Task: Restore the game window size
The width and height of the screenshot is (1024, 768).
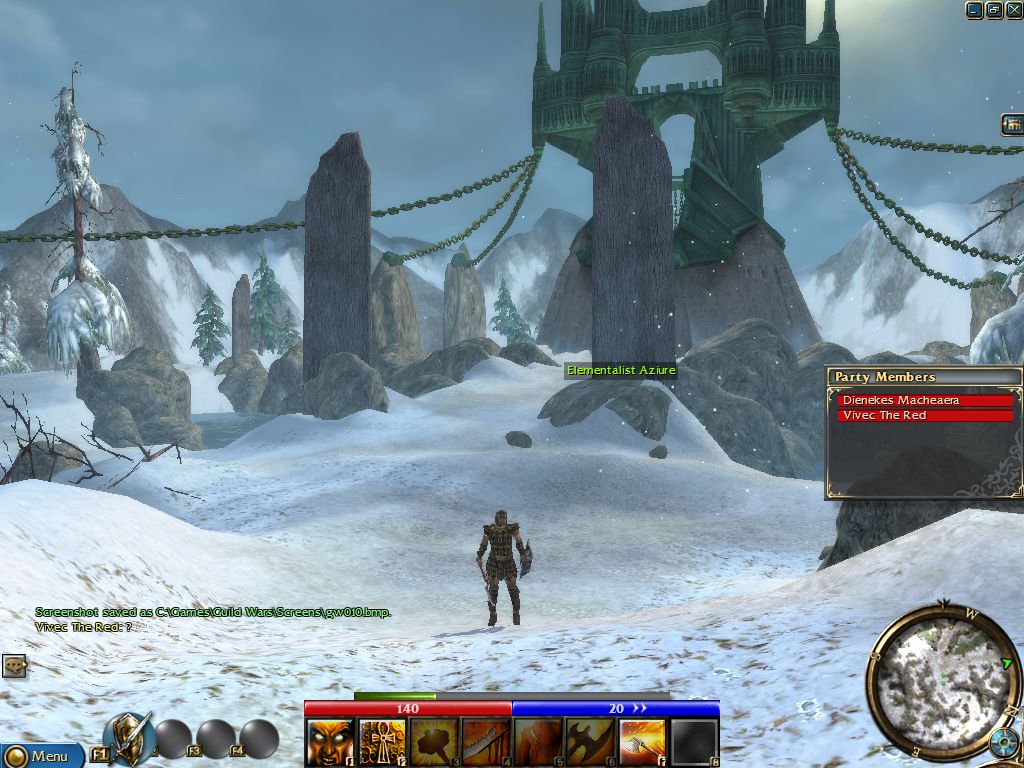Action: pos(994,10)
